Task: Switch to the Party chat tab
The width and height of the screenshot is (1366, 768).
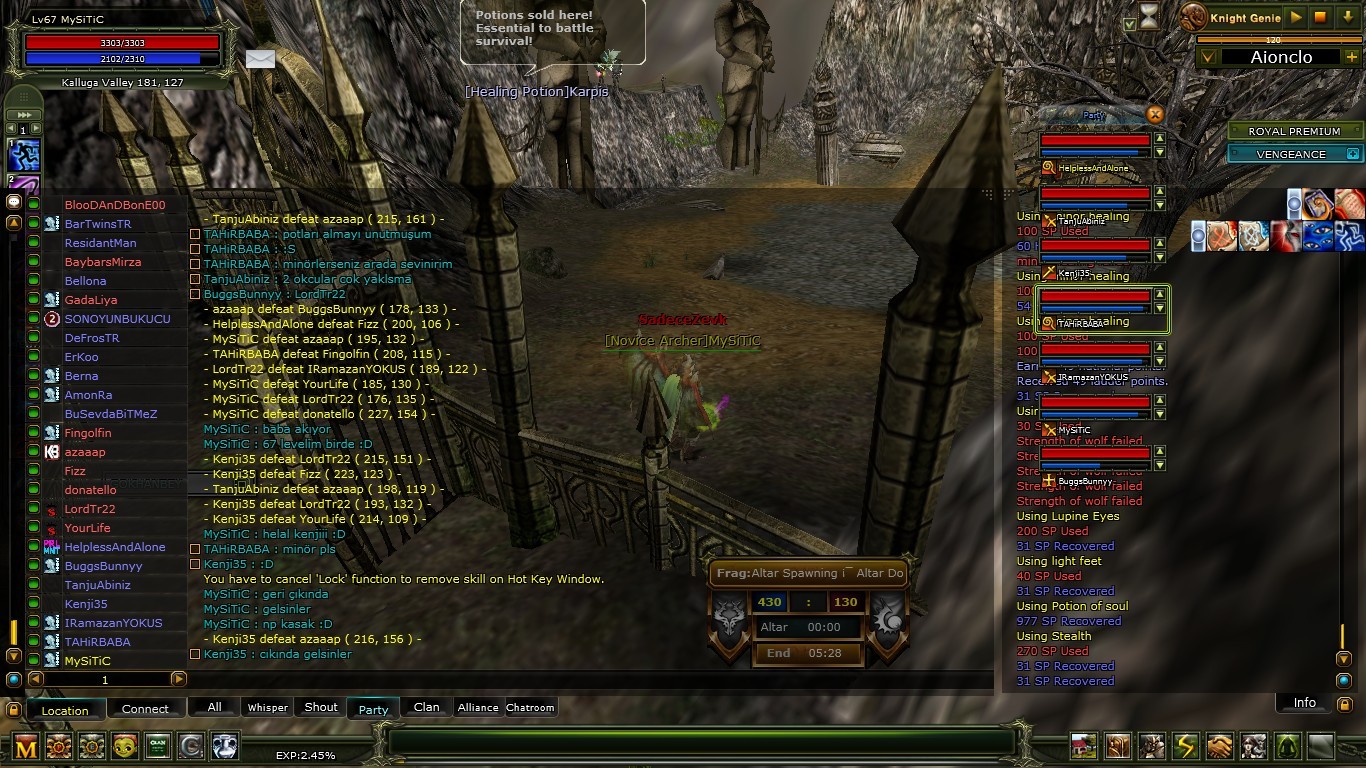Action: pos(373,709)
